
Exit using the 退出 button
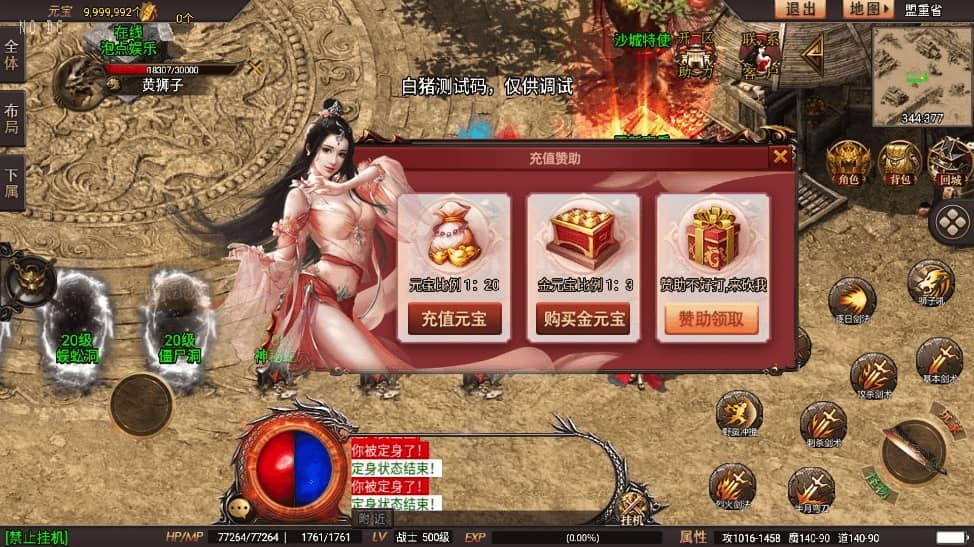pos(800,9)
